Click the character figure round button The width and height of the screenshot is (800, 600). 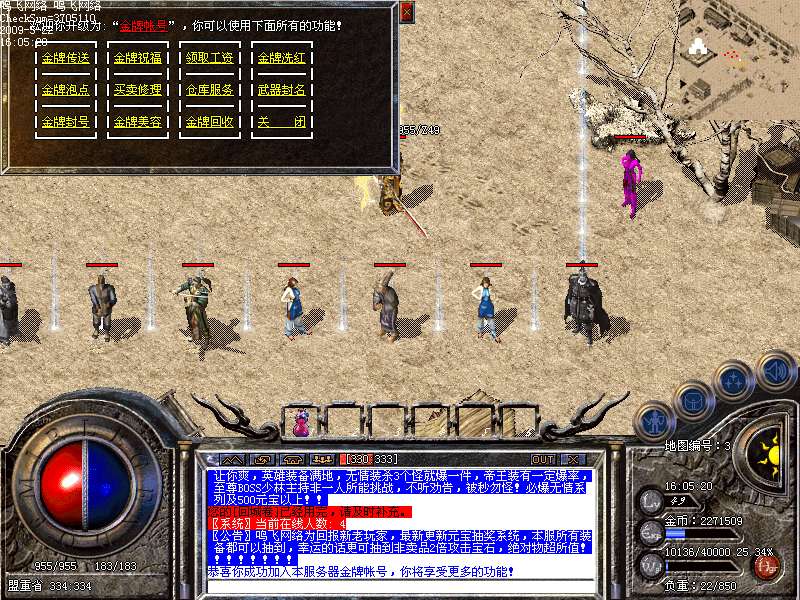(x=654, y=422)
